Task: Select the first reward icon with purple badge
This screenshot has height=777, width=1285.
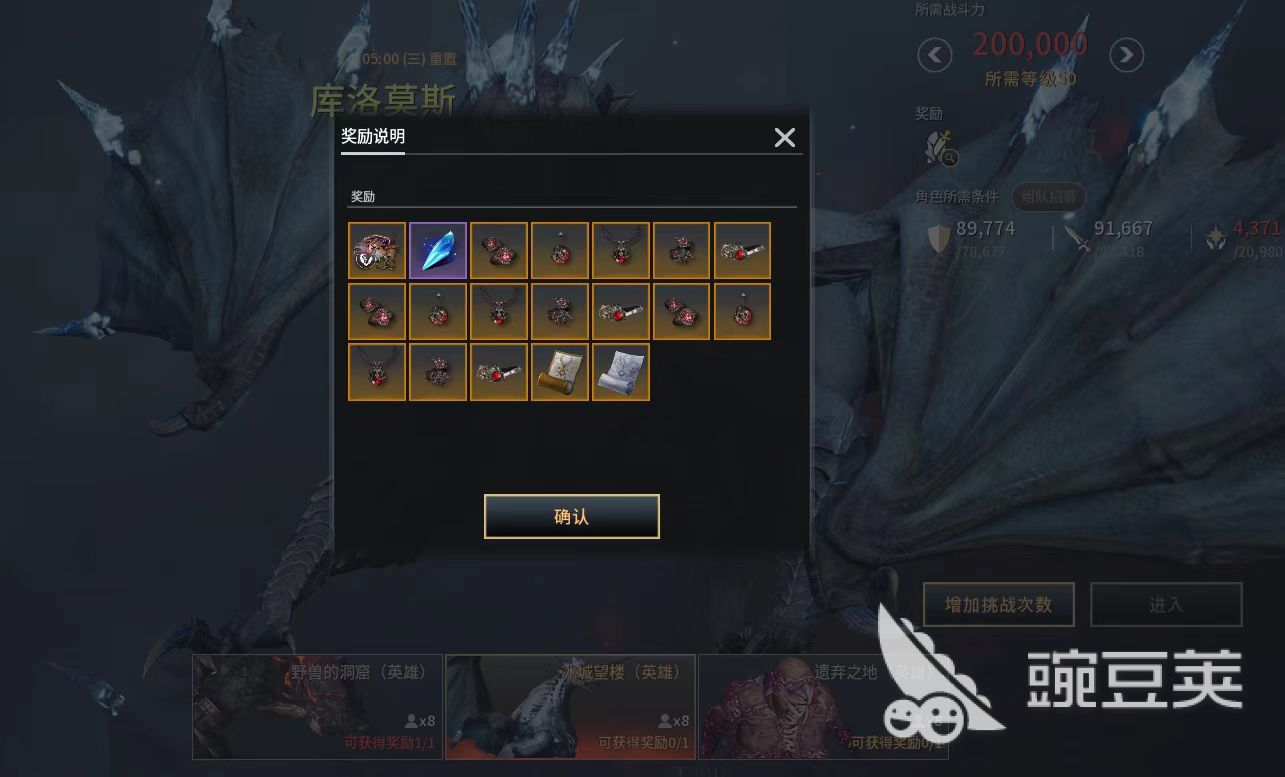Action: (x=377, y=250)
